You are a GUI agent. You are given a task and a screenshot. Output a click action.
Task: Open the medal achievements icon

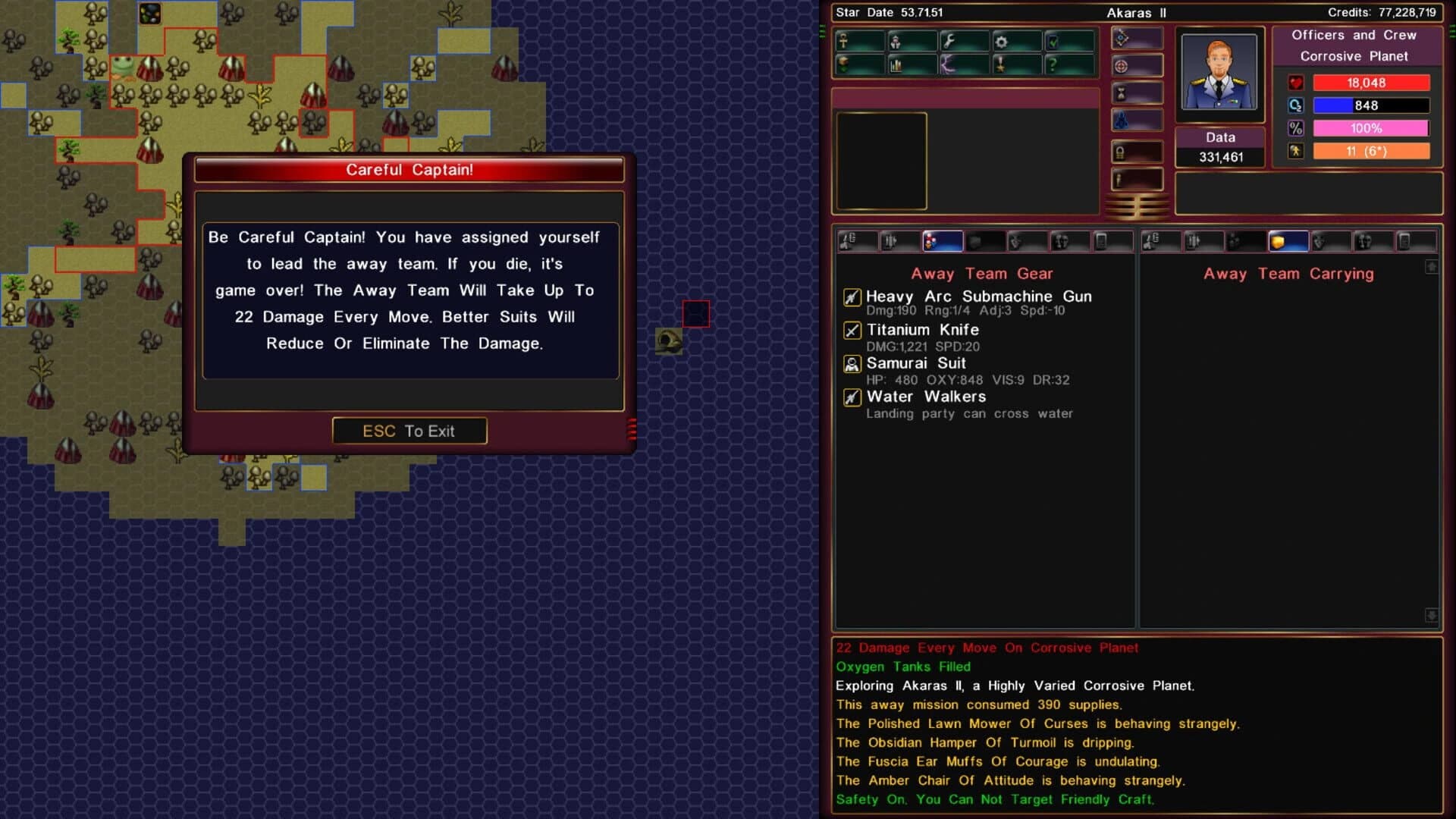pos(1000,64)
